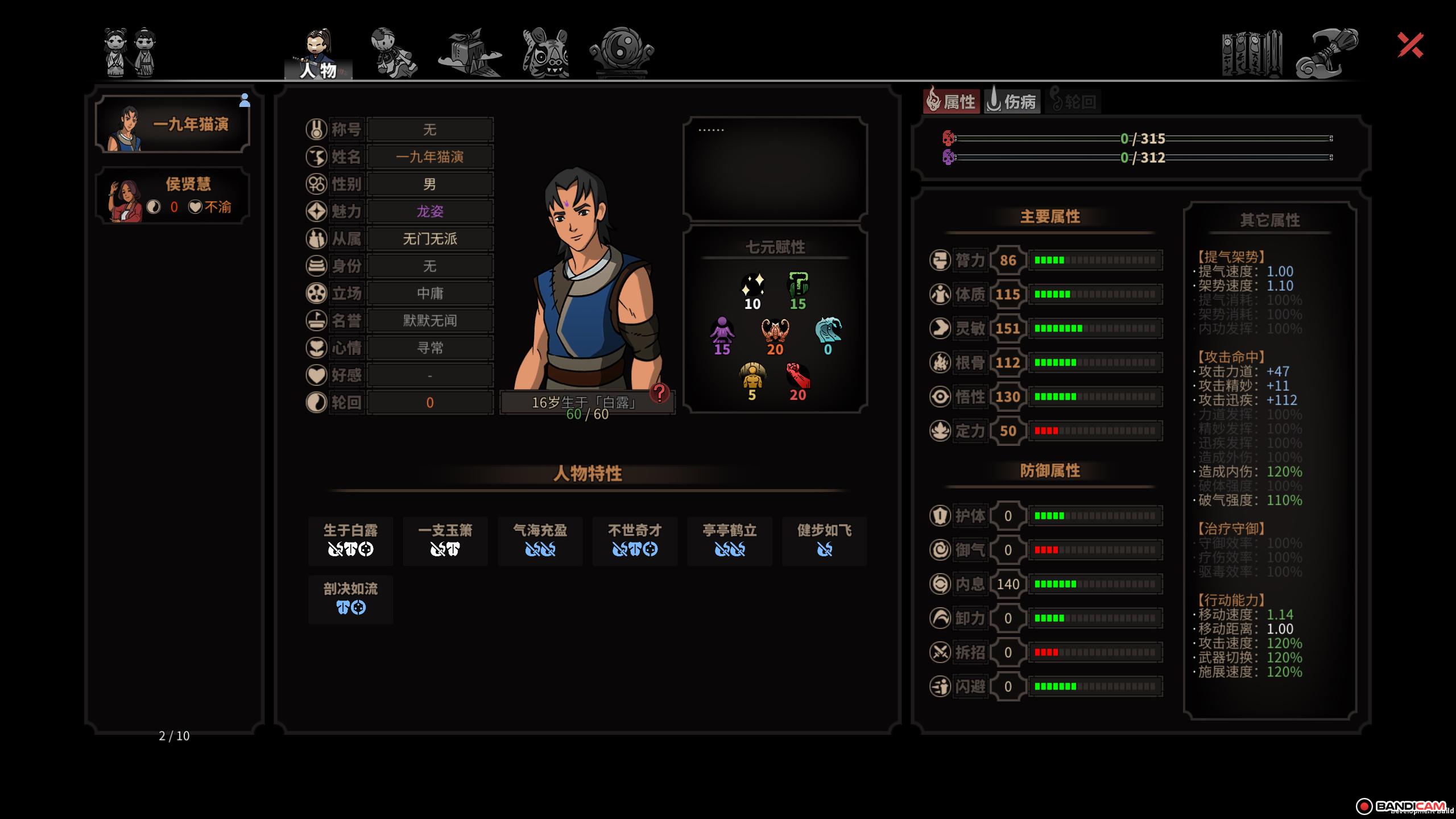
Task: Click the red question mark by portrait
Action: click(660, 392)
